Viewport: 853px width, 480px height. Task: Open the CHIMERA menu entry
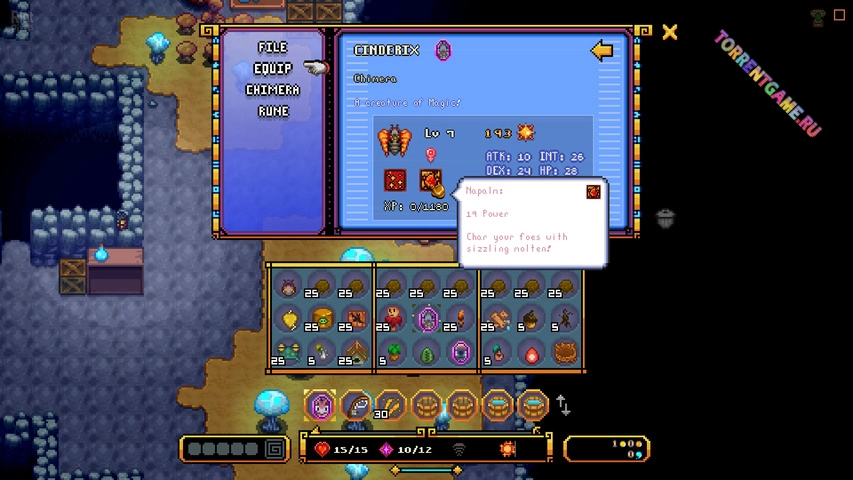coord(272,90)
